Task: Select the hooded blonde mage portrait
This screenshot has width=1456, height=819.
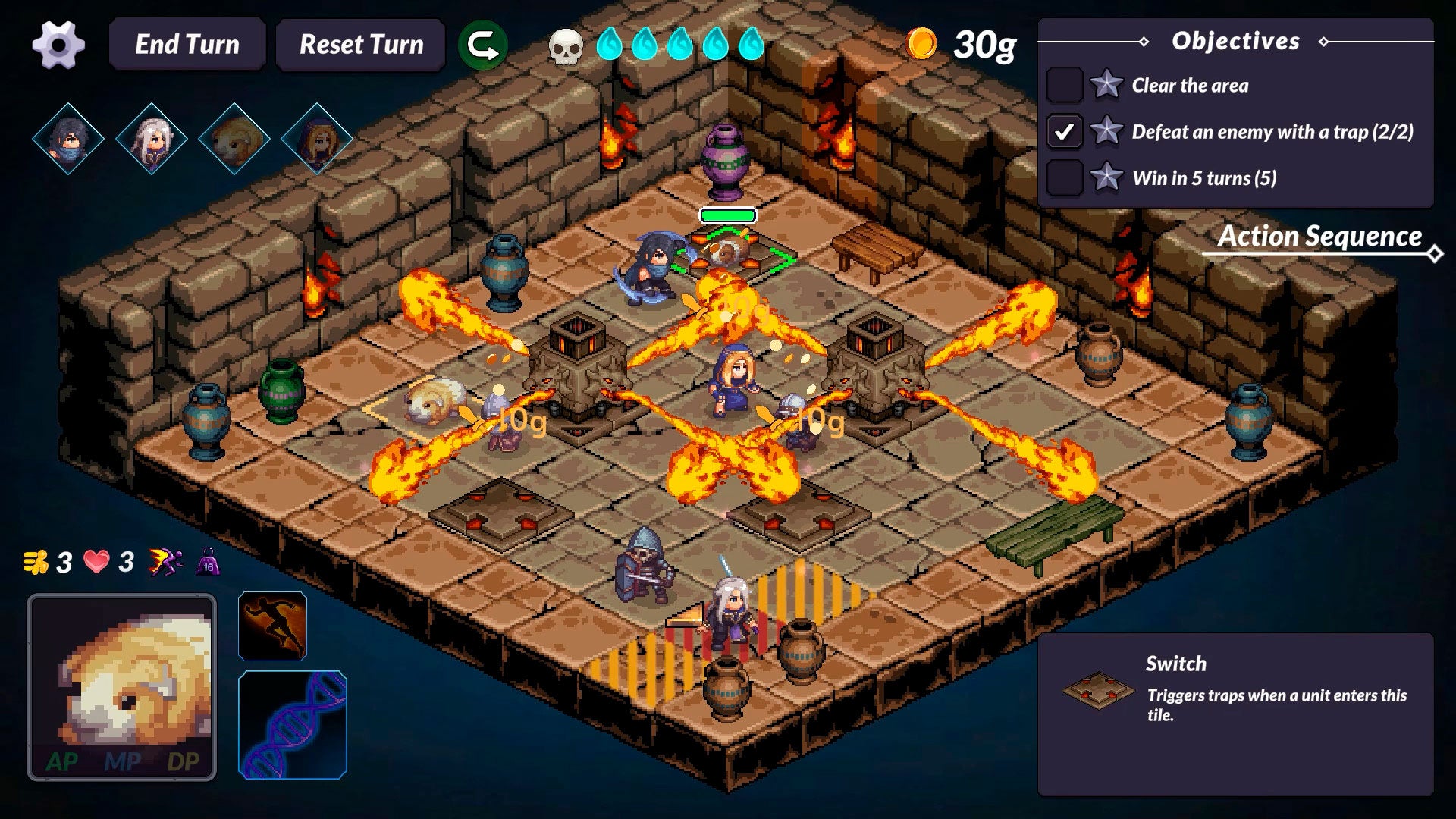Action: [x=316, y=140]
